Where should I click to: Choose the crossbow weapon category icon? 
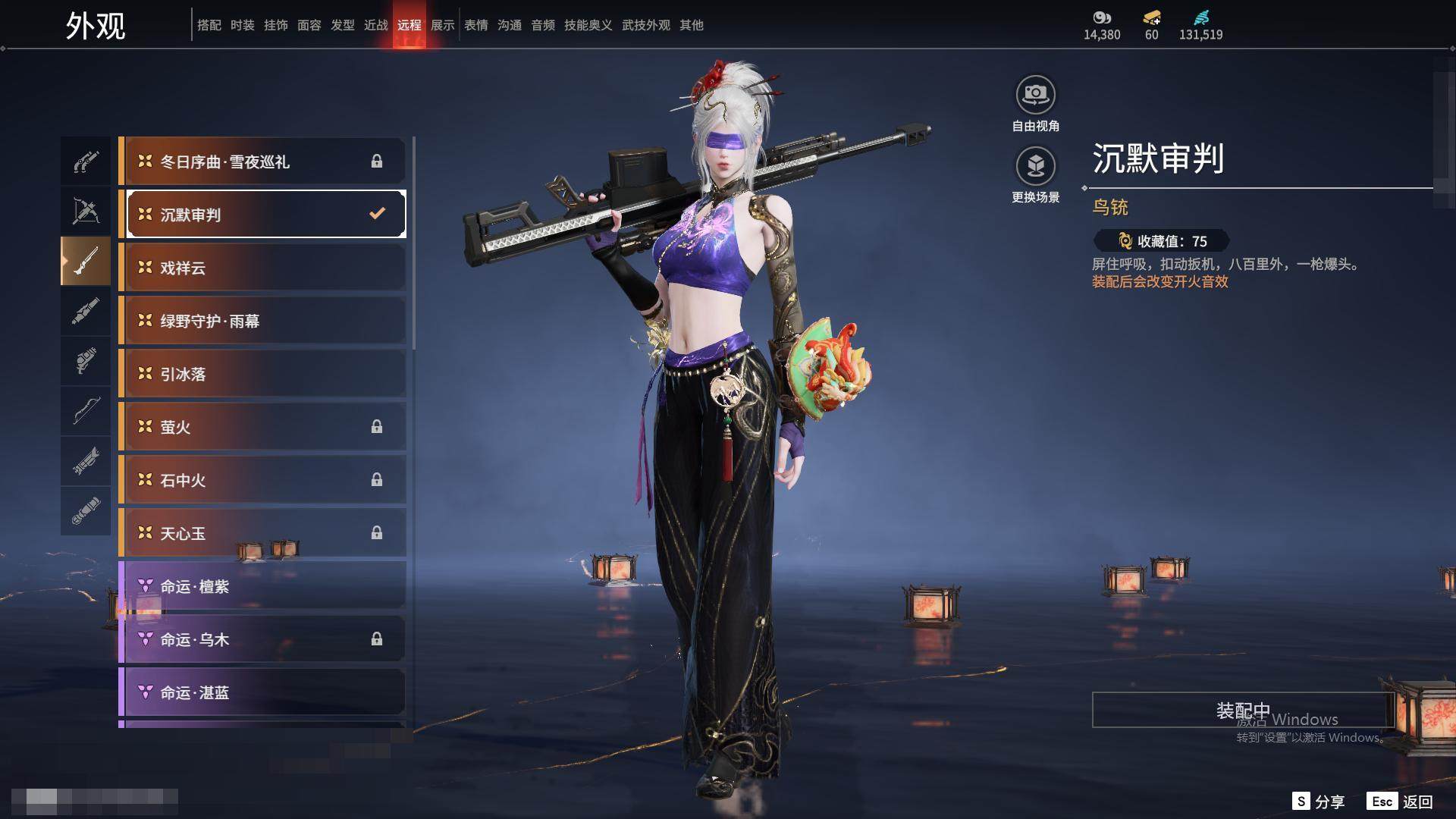pyautogui.click(x=86, y=212)
